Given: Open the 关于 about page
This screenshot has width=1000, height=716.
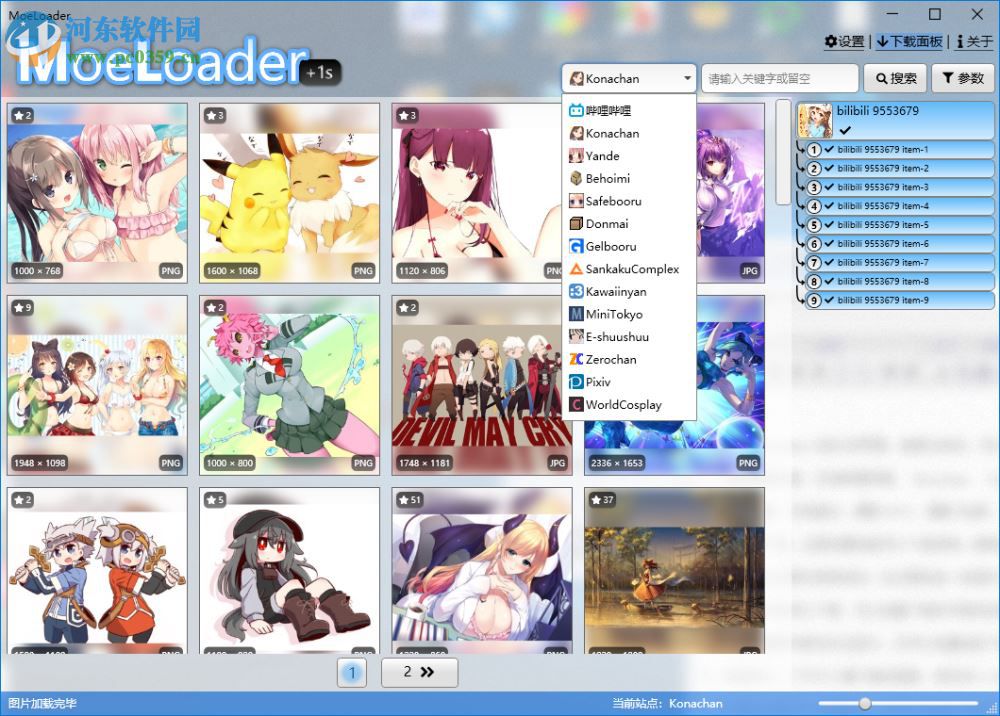Looking at the screenshot, I should tap(974, 42).
